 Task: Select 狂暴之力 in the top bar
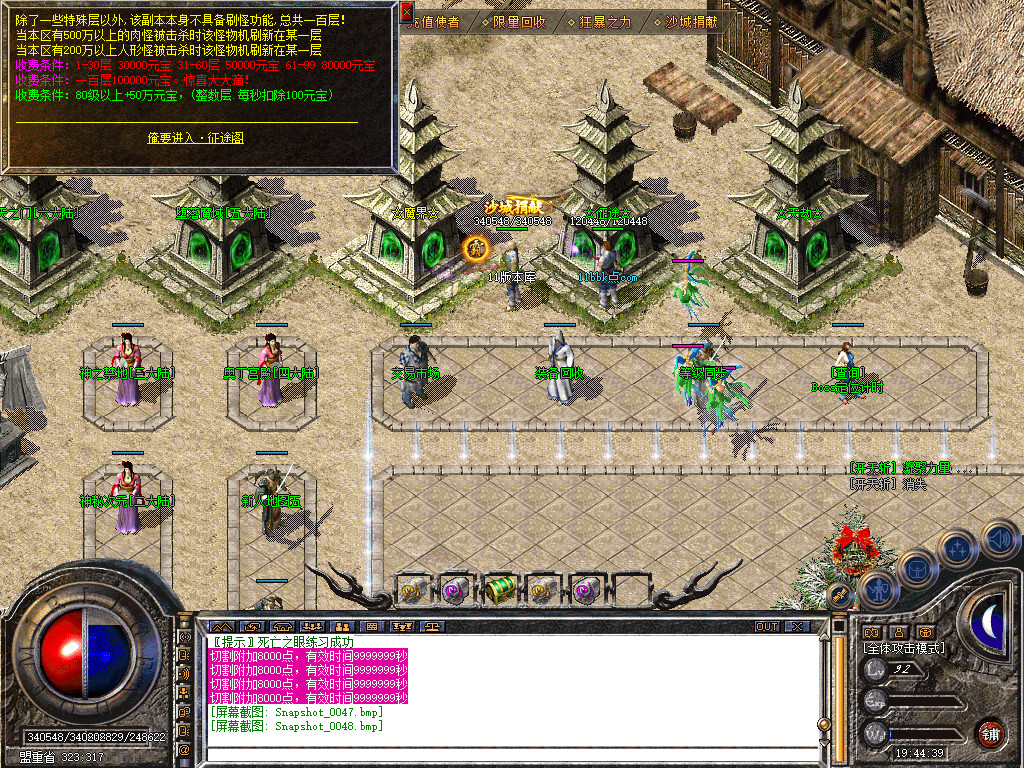606,21
